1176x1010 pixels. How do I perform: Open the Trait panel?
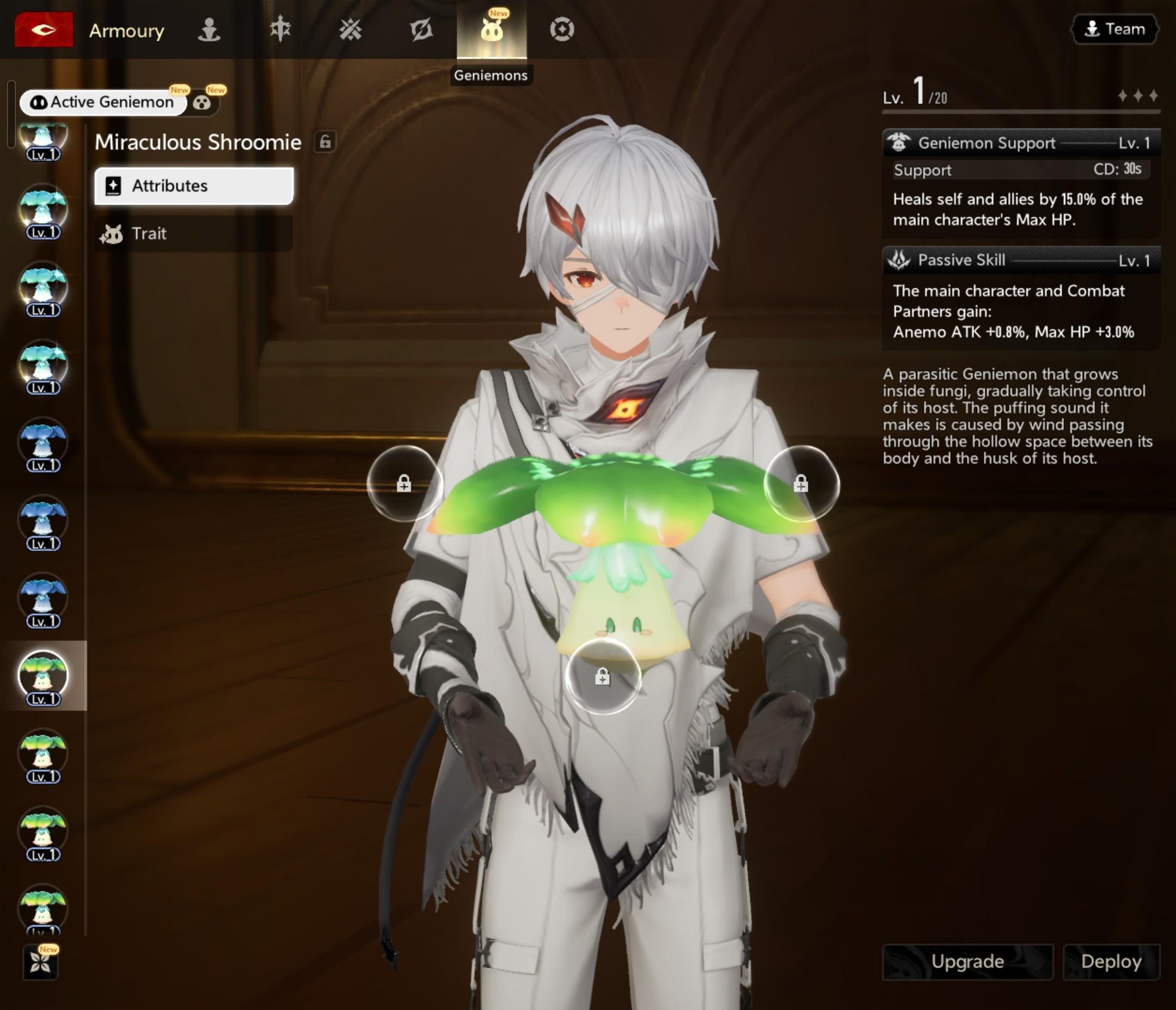(x=193, y=234)
